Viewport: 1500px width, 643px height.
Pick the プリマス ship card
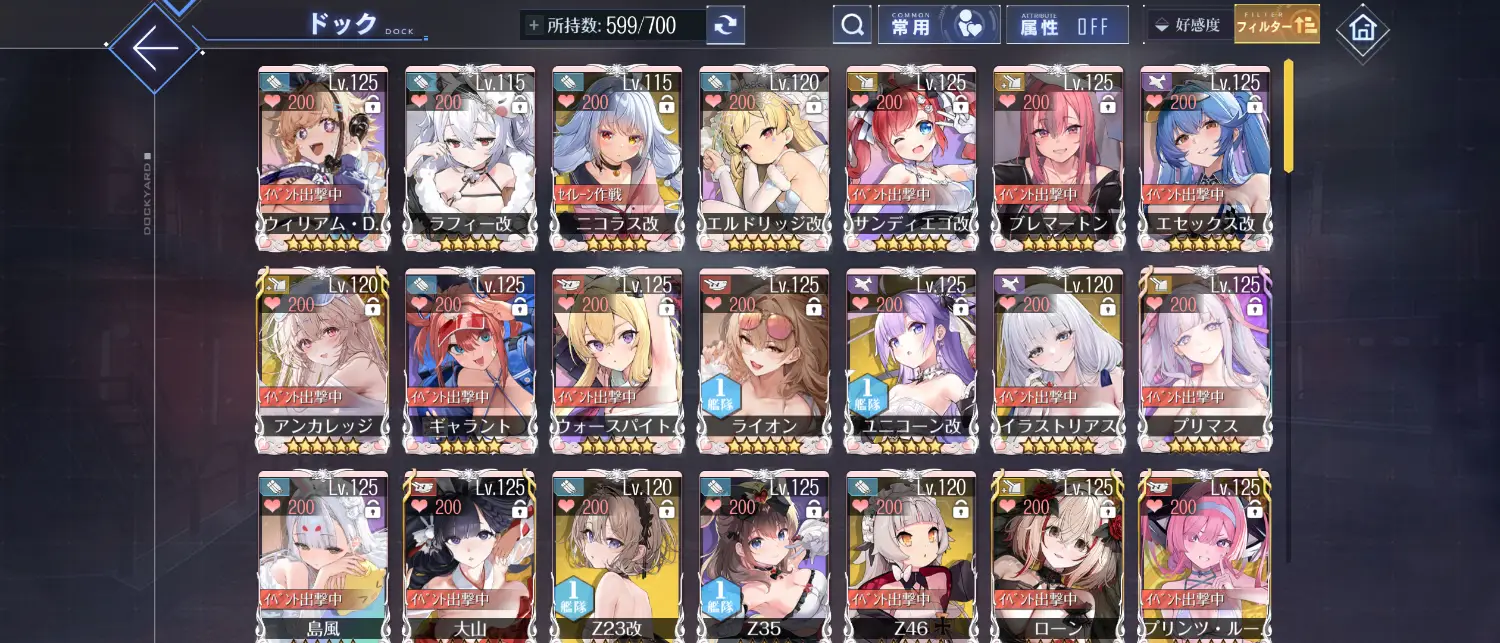1205,360
